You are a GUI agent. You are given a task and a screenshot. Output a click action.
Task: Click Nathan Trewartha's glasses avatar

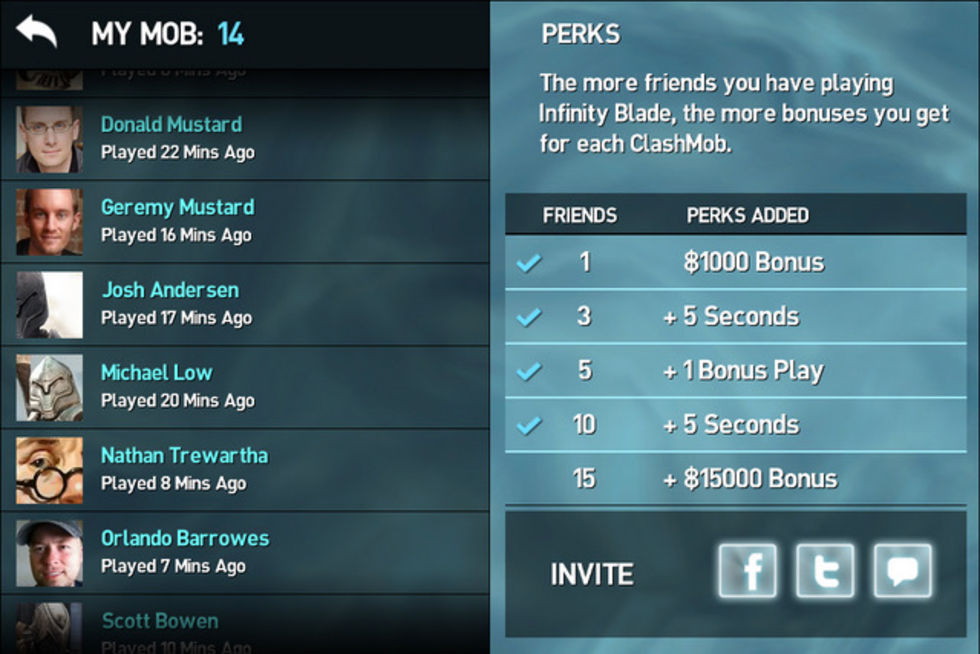tap(49, 470)
